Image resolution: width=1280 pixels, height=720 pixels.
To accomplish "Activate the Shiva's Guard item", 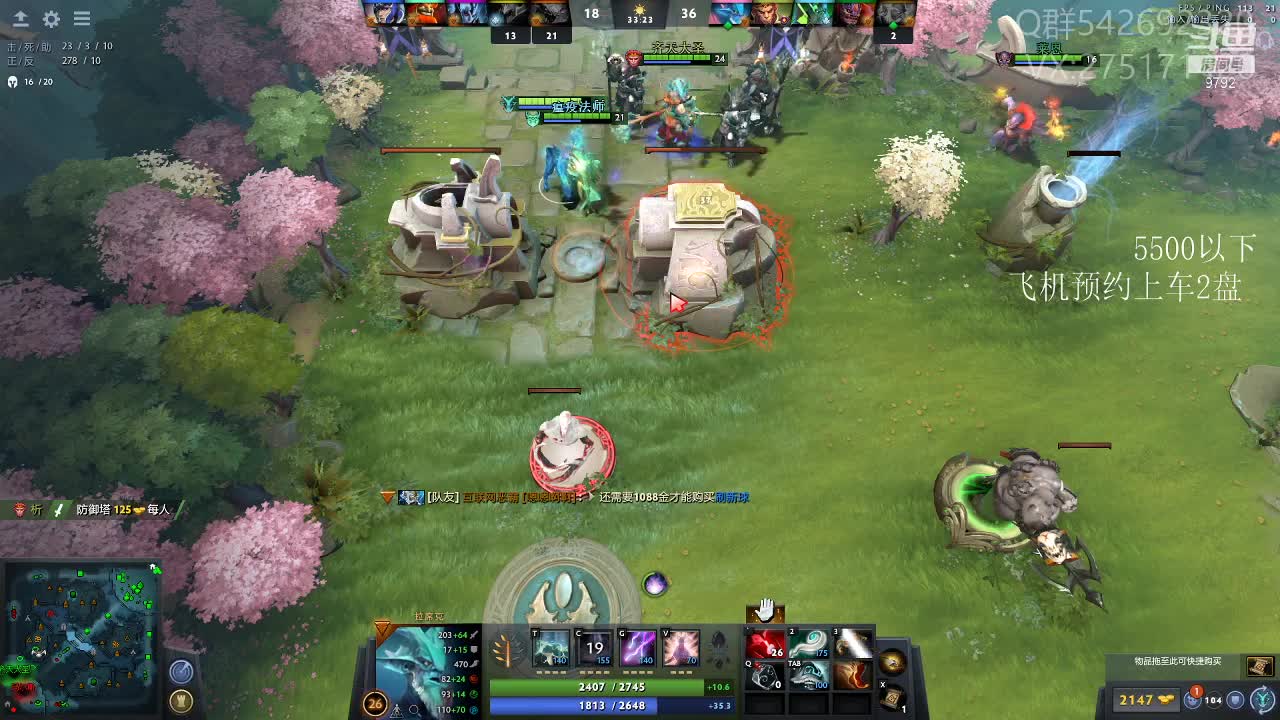I will pyautogui.click(x=809, y=677).
